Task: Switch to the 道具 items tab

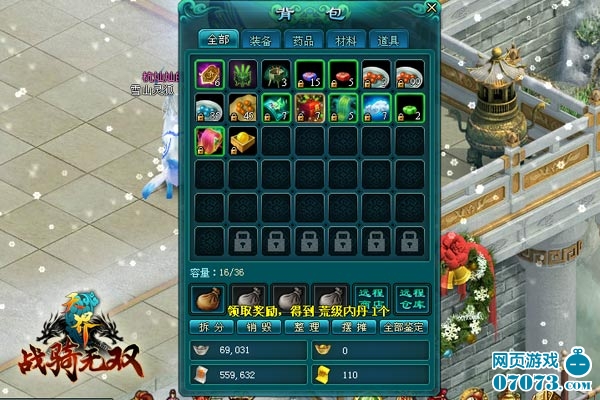Action: point(390,41)
